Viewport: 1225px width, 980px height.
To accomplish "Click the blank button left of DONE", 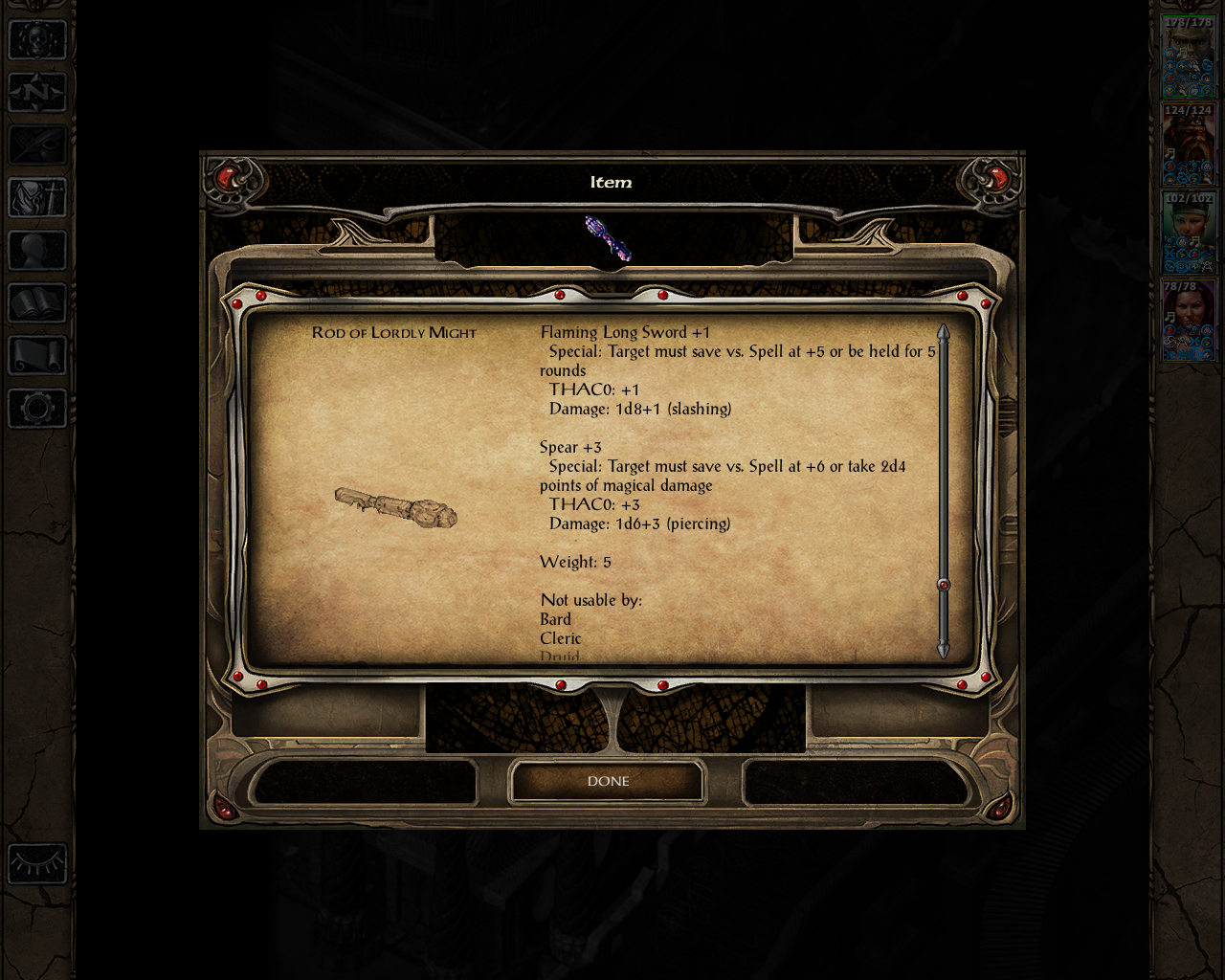I will (x=364, y=783).
